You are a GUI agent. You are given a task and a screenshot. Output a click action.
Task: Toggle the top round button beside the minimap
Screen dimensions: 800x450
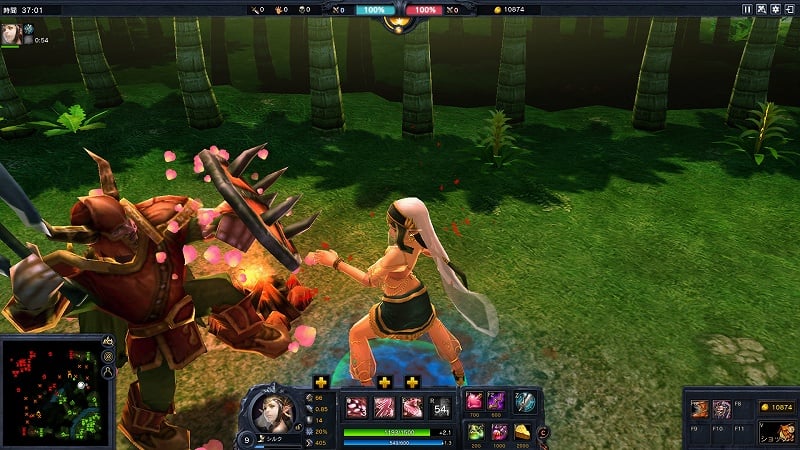[x=107, y=343]
